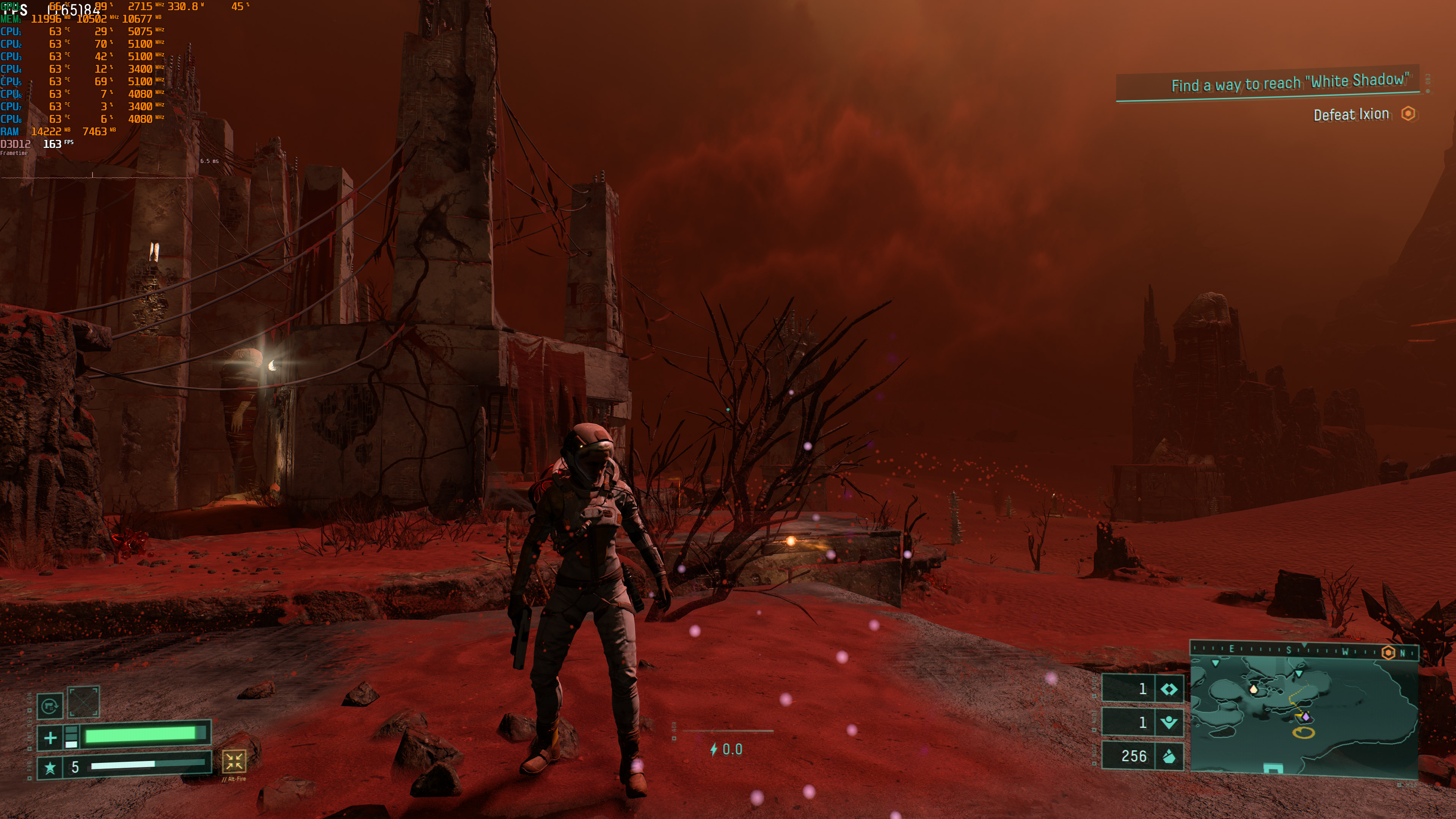
Task: Click the health plus icon
Action: tap(50, 737)
